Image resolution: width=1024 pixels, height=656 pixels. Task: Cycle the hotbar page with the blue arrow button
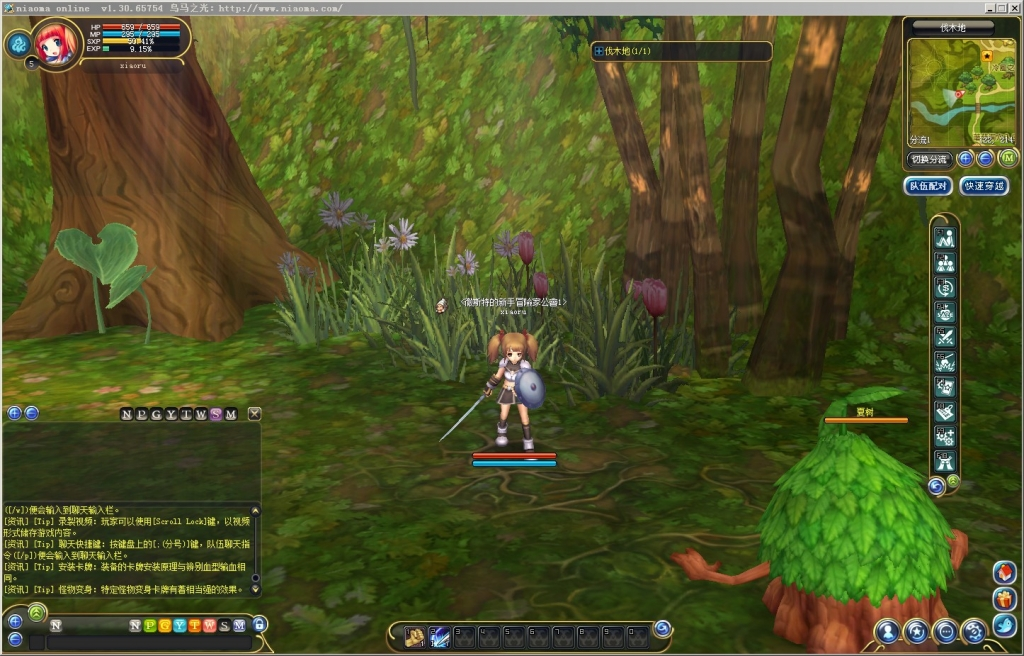[x=662, y=629]
